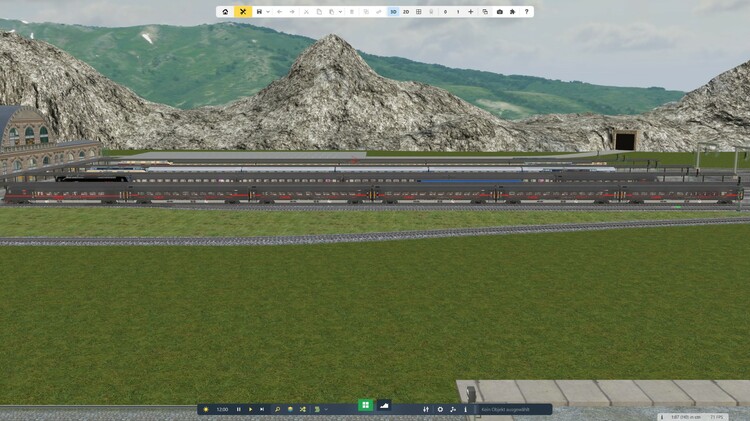Image resolution: width=750 pixels, height=421 pixels.
Task: Open the plugins puzzle-piece menu
Action: (513, 12)
